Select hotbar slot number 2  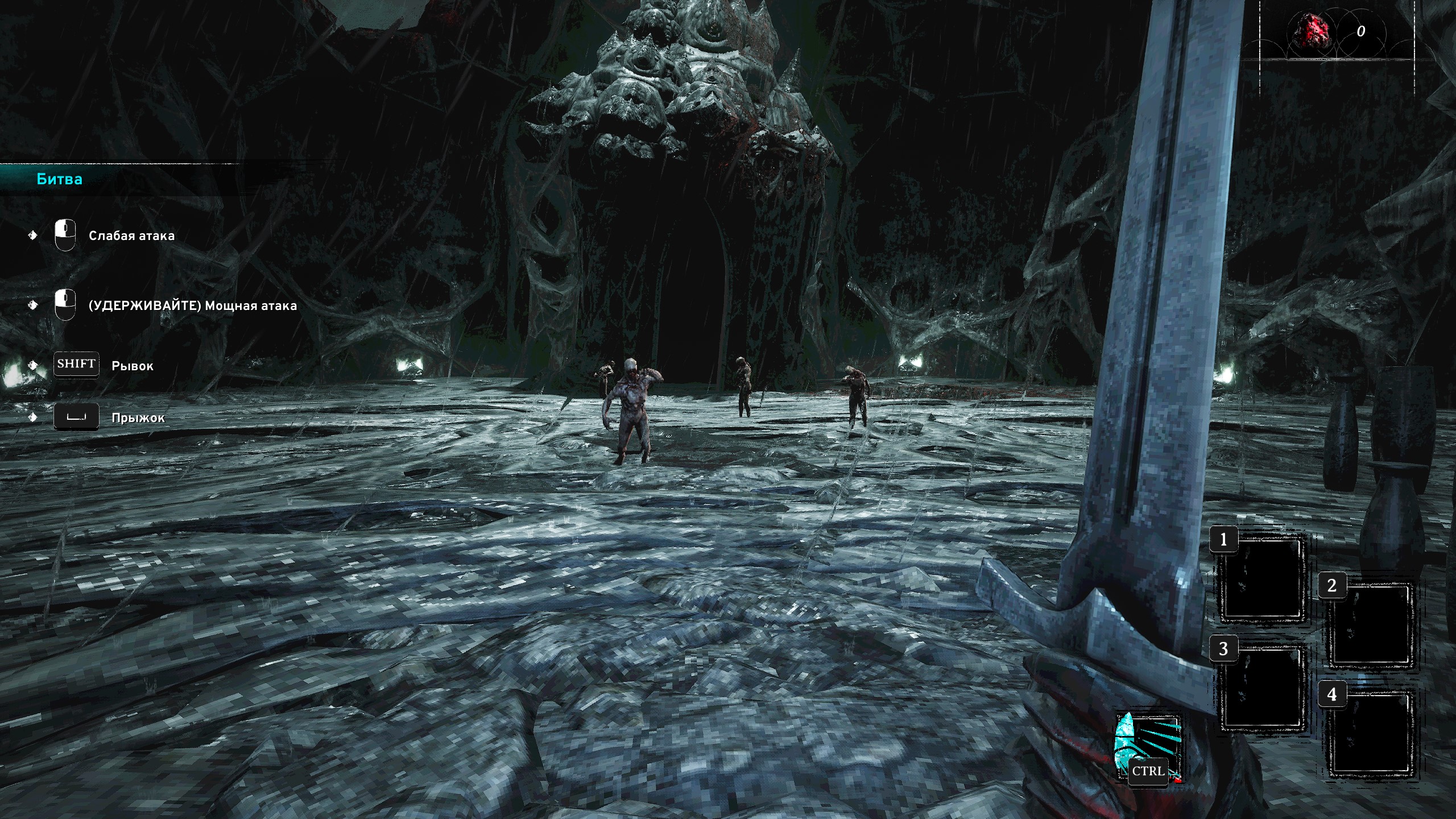tap(1370, 625)
